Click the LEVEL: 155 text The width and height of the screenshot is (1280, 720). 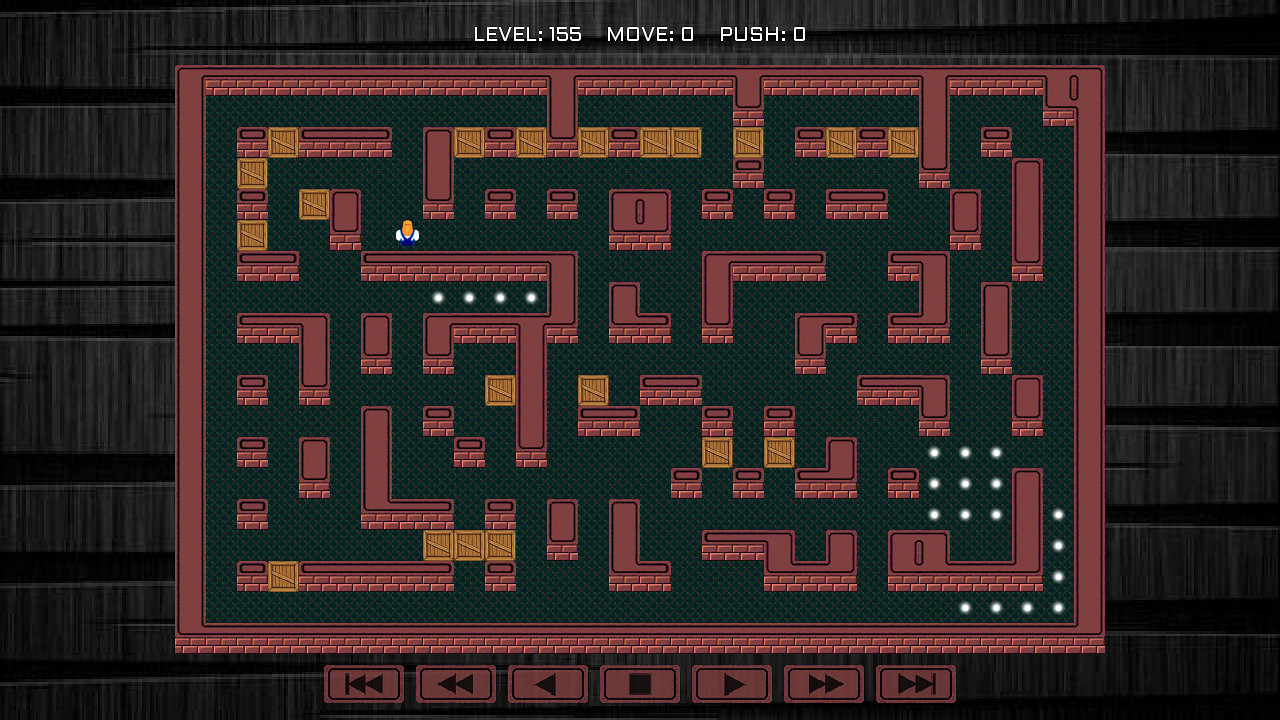coord(527,33)
